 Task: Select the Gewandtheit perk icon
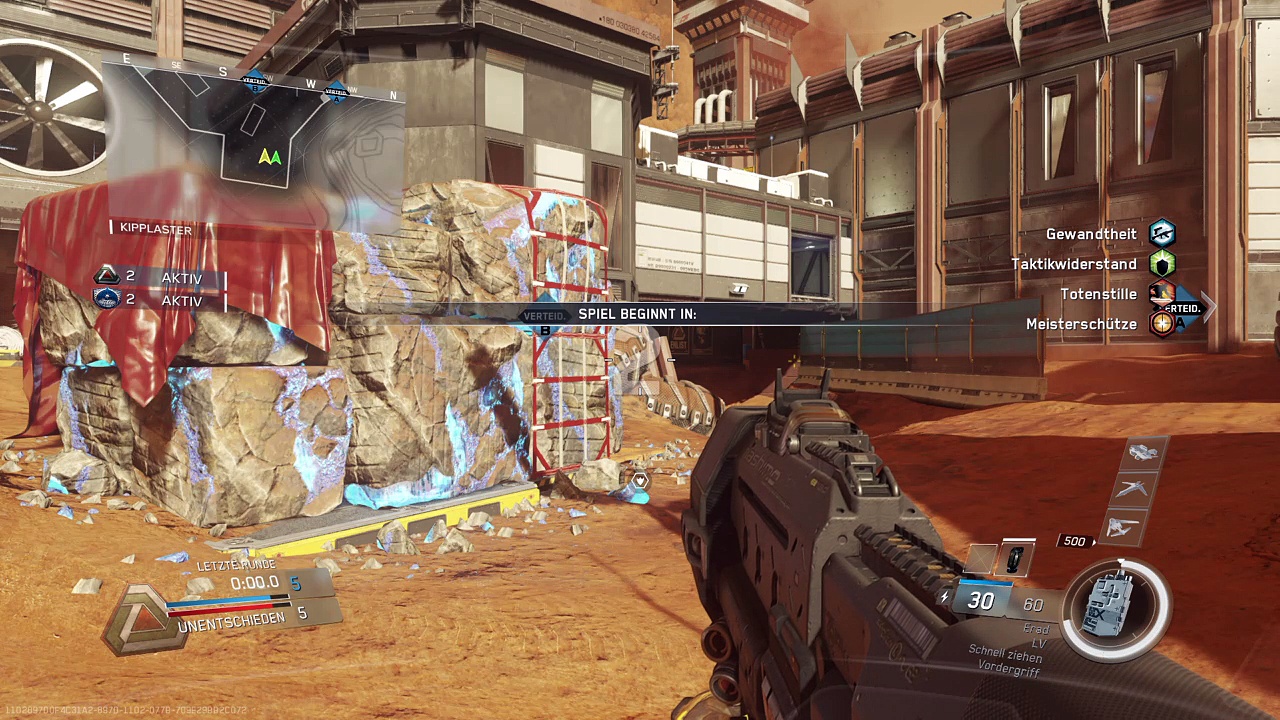click(x=1161, y=234)
